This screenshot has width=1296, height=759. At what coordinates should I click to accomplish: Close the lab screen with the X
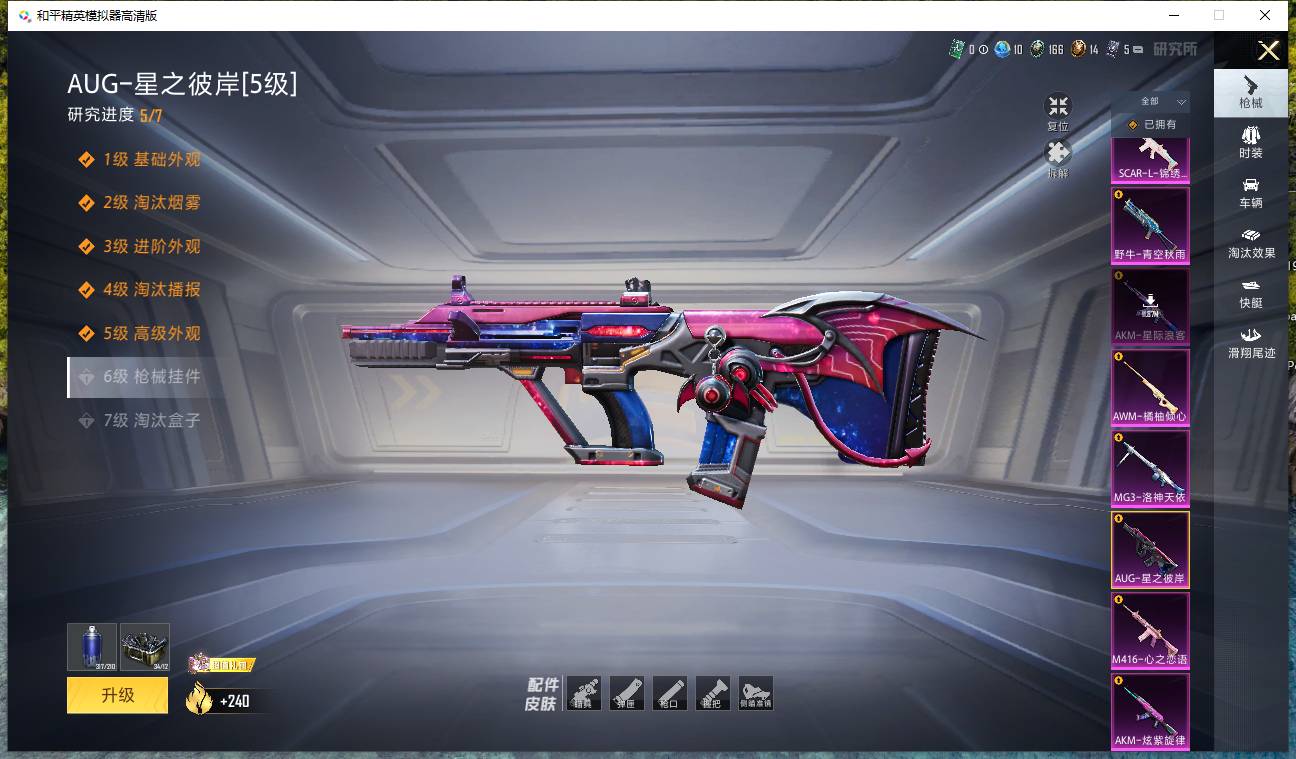[1268, 51]
